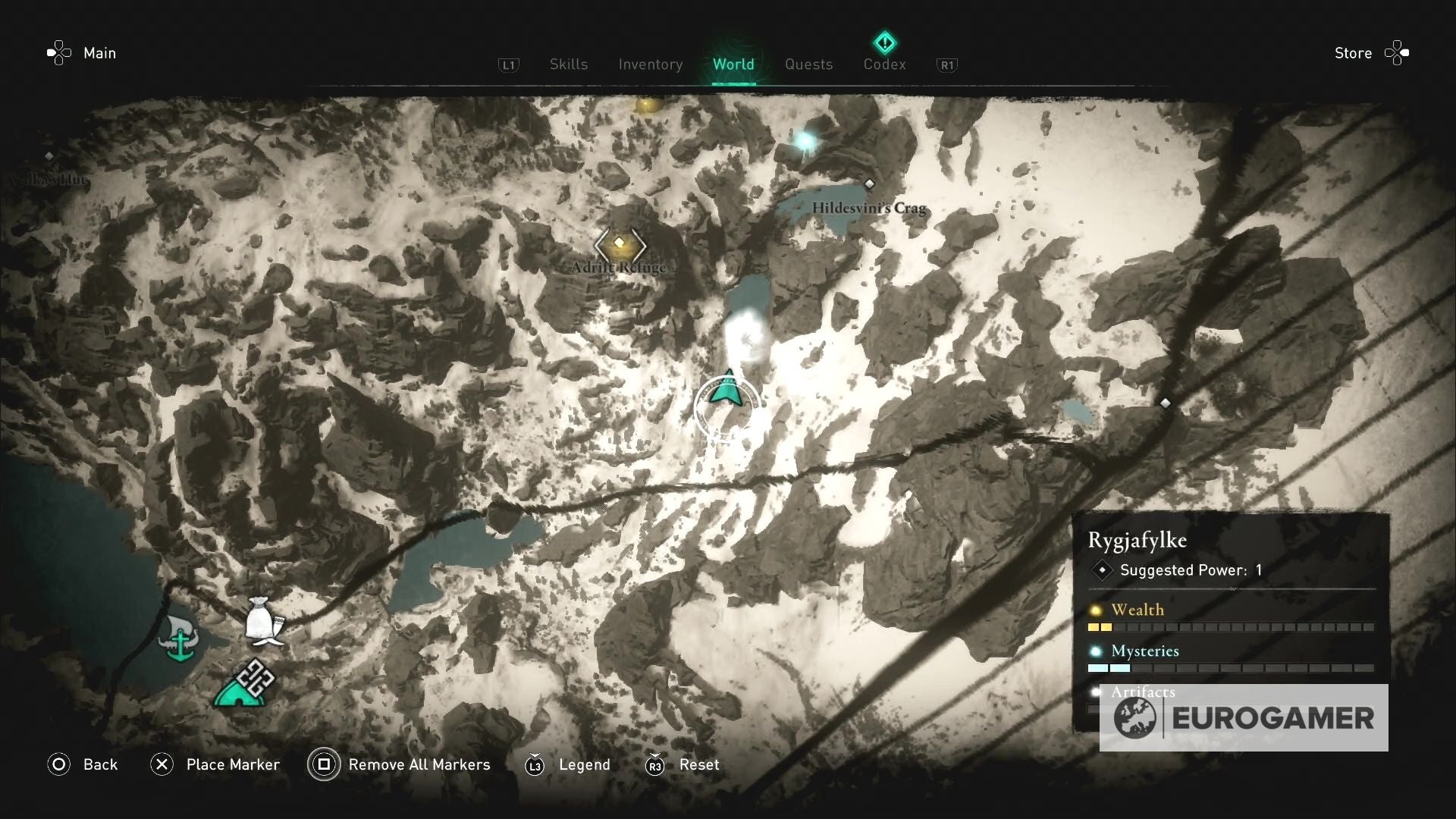
Task: Select the World tab
Action: pyautogui.click(x=733, y=64)
